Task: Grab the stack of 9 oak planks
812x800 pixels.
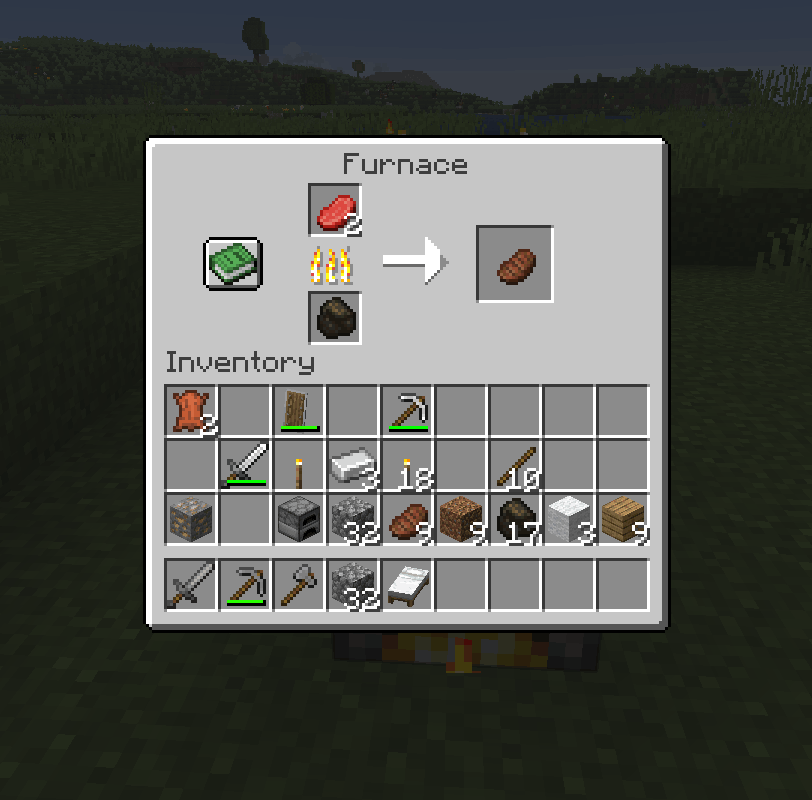Action: [x=623, y=519]
